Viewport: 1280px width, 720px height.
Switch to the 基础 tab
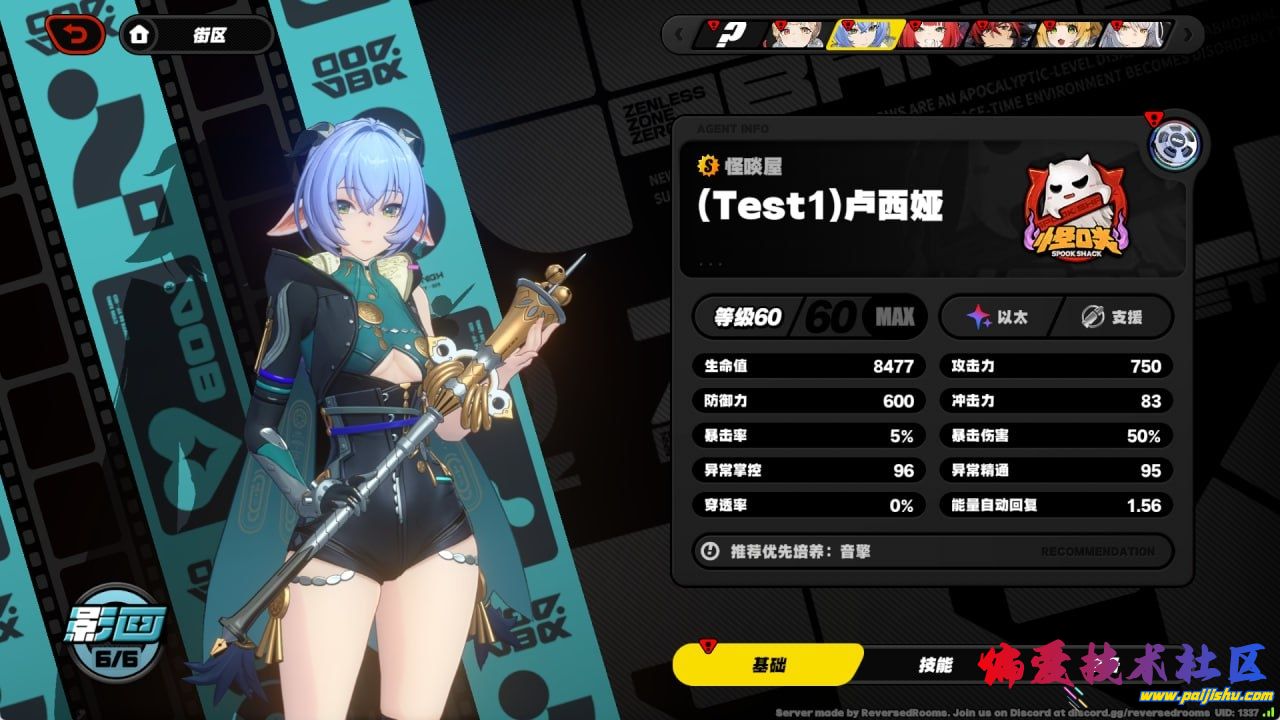tap(767, 665)
